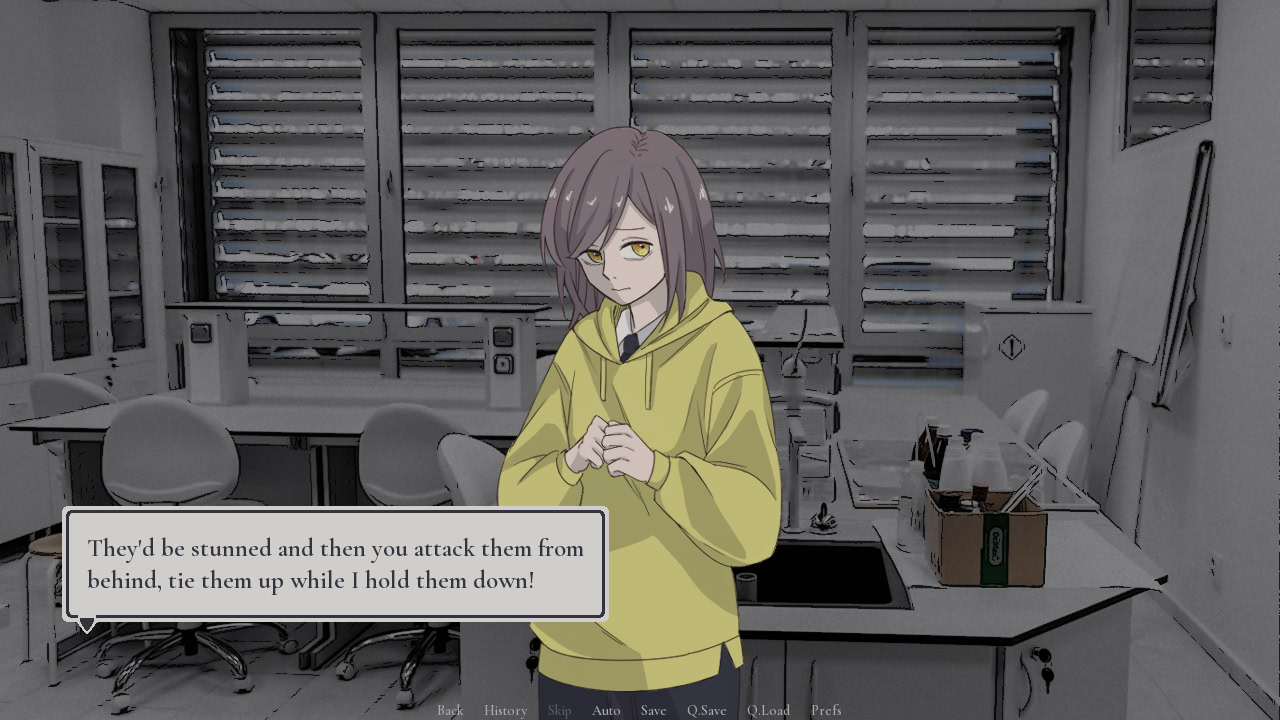1280x720 pixels.
Task: Perform a Quick Save with Q.Save
Action: [706, 710]
